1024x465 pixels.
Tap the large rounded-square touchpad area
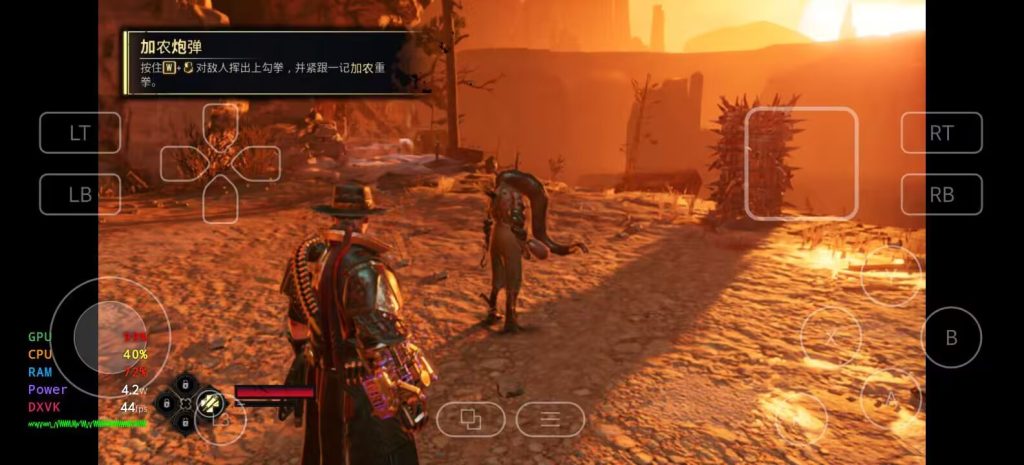[x=801, y=163]
